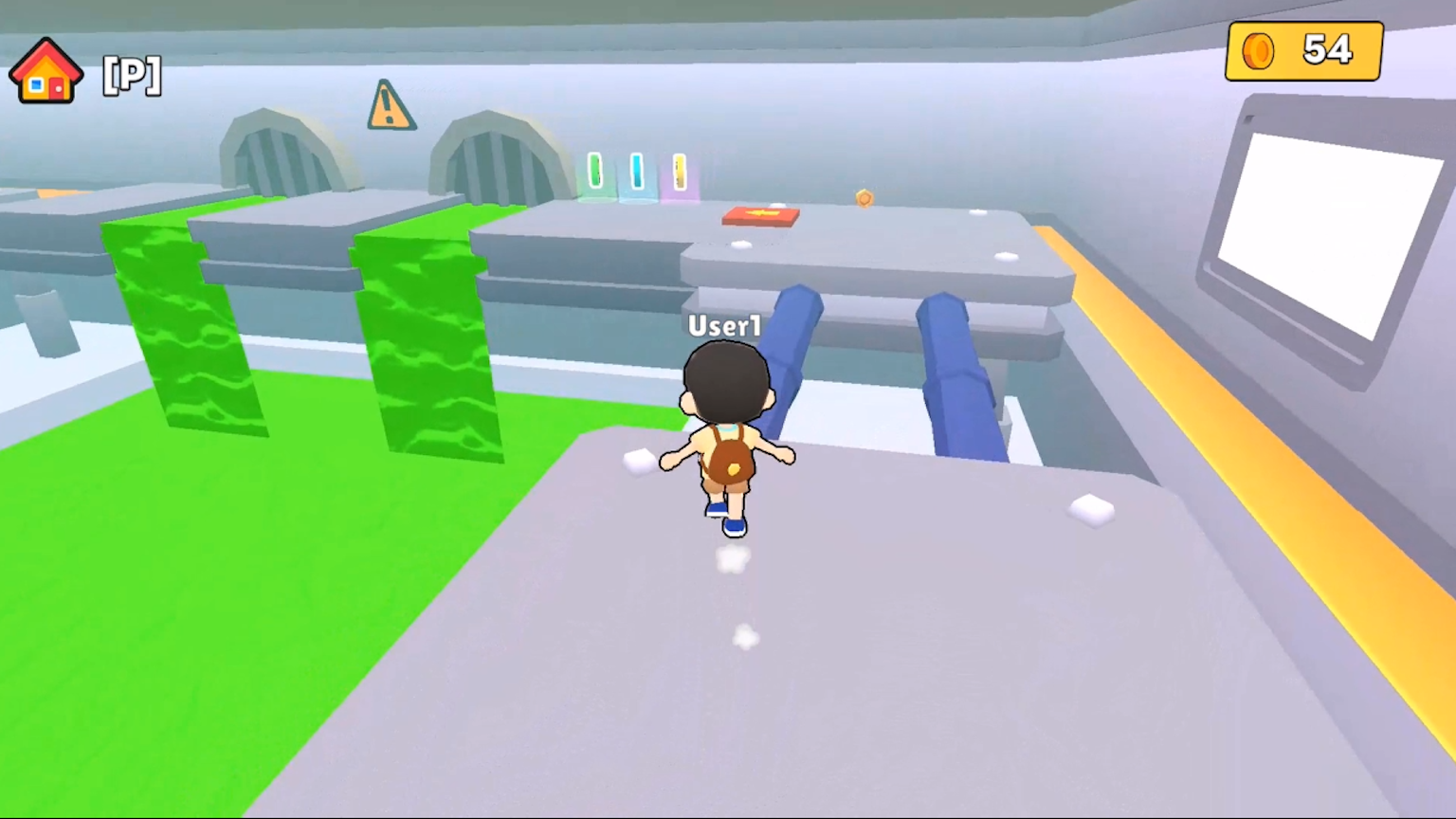Click the coin icon in the counter
1456x819 pixels.
(1258, 50)
